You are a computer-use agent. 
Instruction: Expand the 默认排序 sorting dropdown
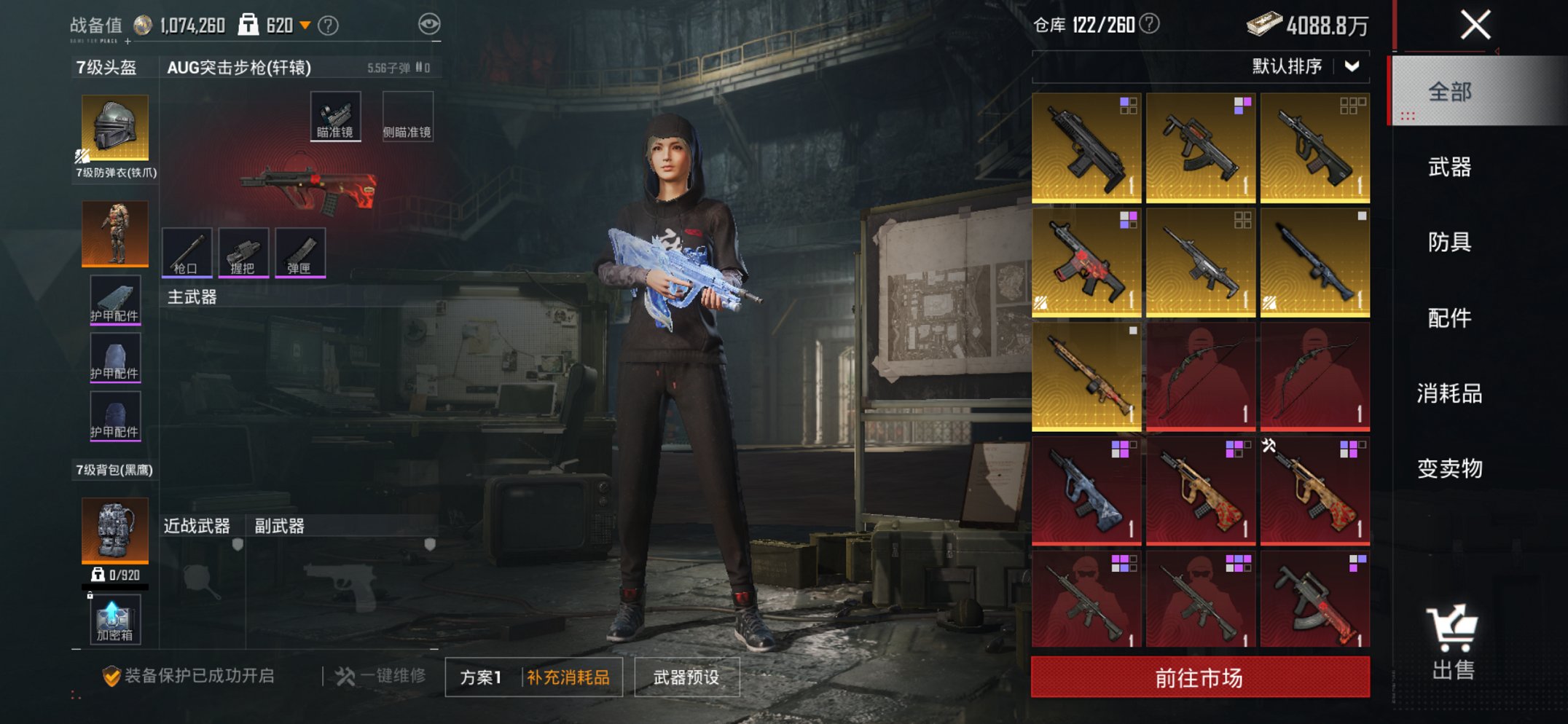click(1304, 66)
